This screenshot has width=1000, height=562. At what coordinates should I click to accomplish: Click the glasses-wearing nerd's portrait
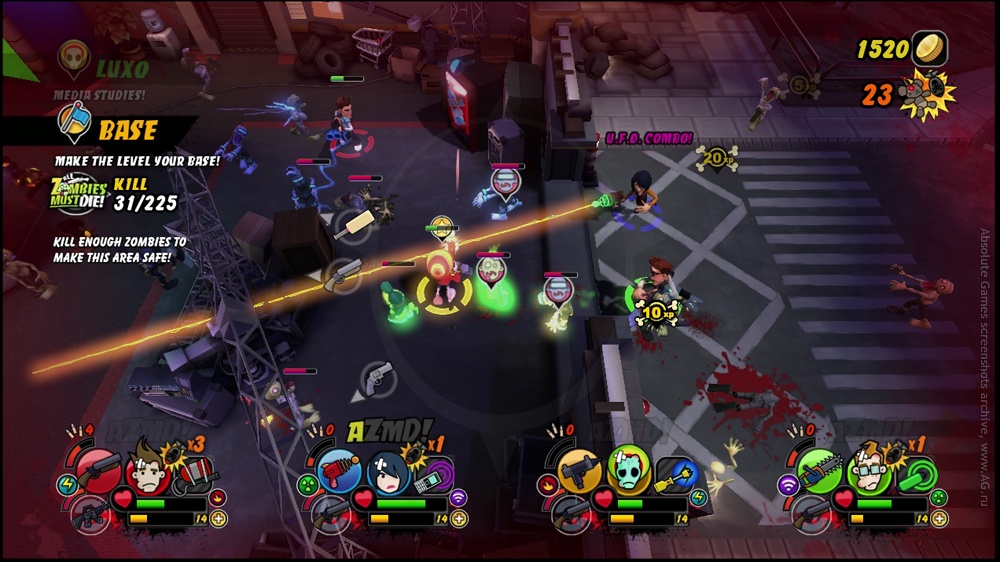[x=866, y=468]
